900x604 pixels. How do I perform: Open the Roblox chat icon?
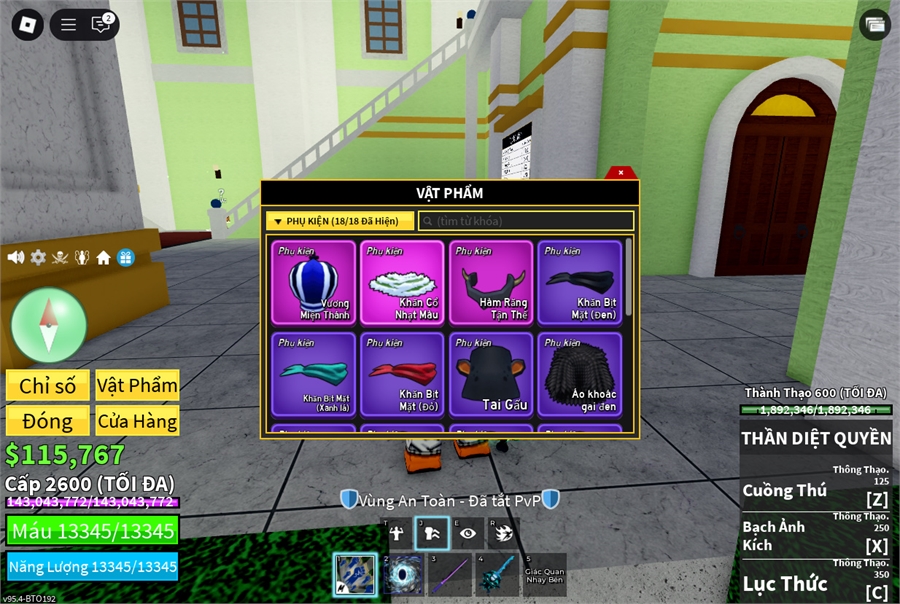click(101, 25)
